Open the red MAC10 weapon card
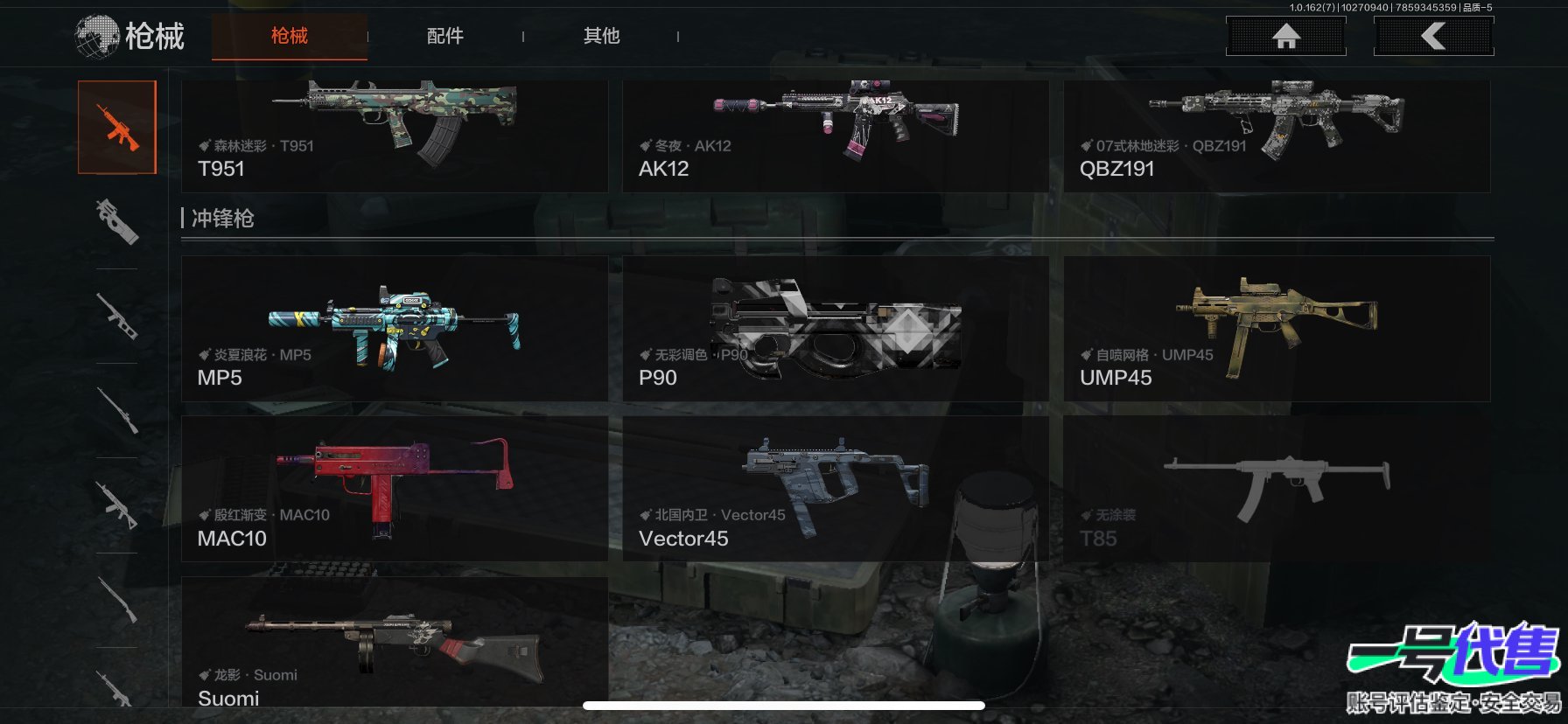This screenshot has width=1568, height=724. click(394, 489)
